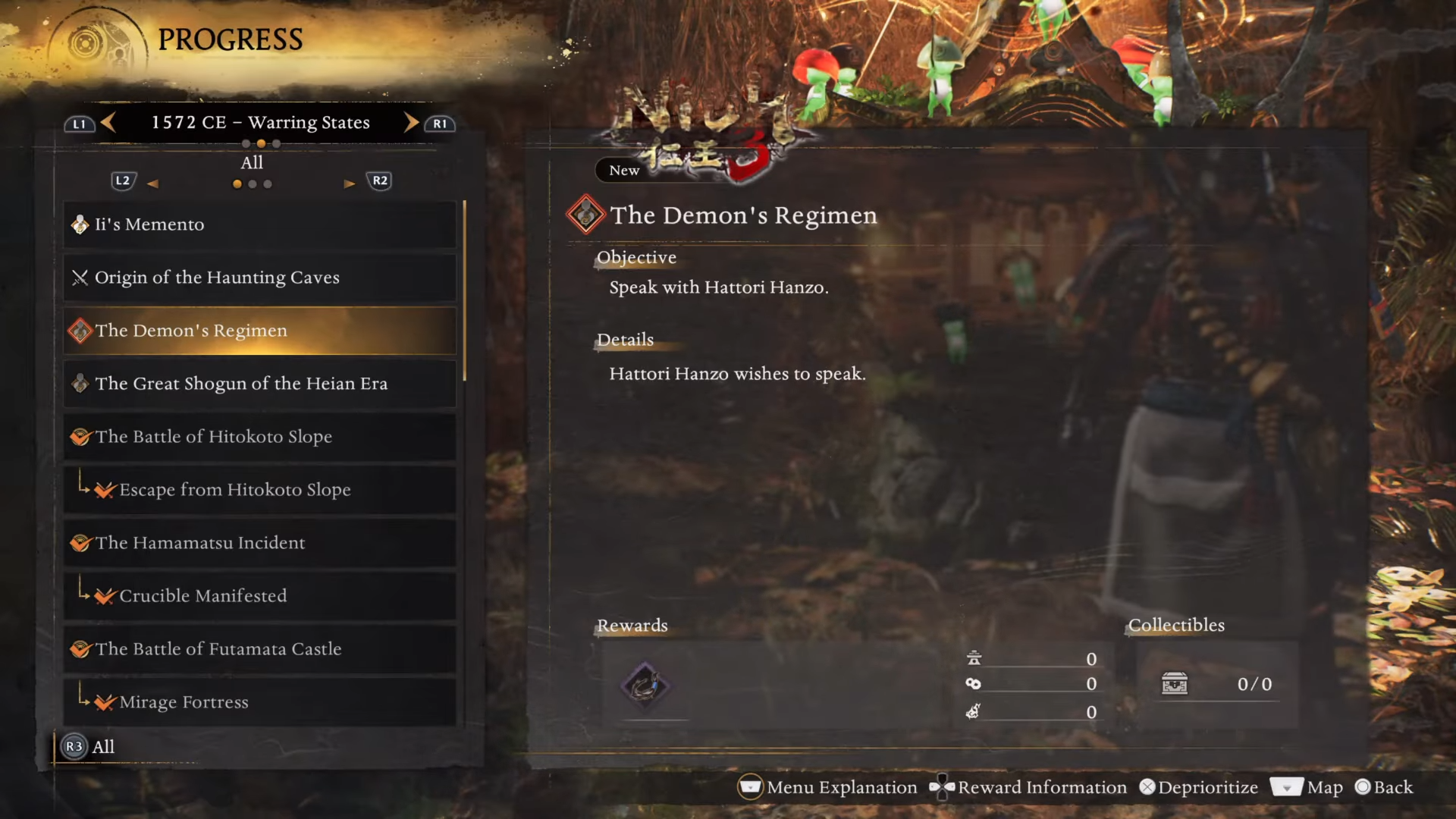This screenshot has height=819, width=1456.
Task: Go Back from the Progress screen
Action: (x=1384, y=787)
